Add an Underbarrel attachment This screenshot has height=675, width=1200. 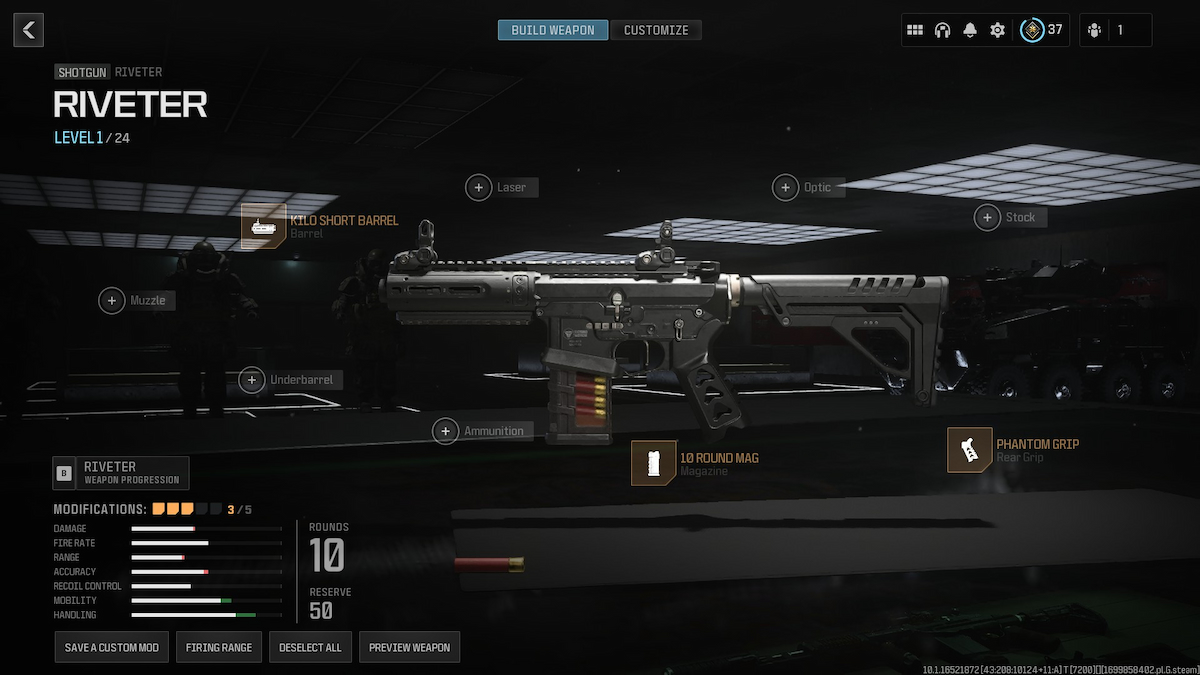click(252, 380)
